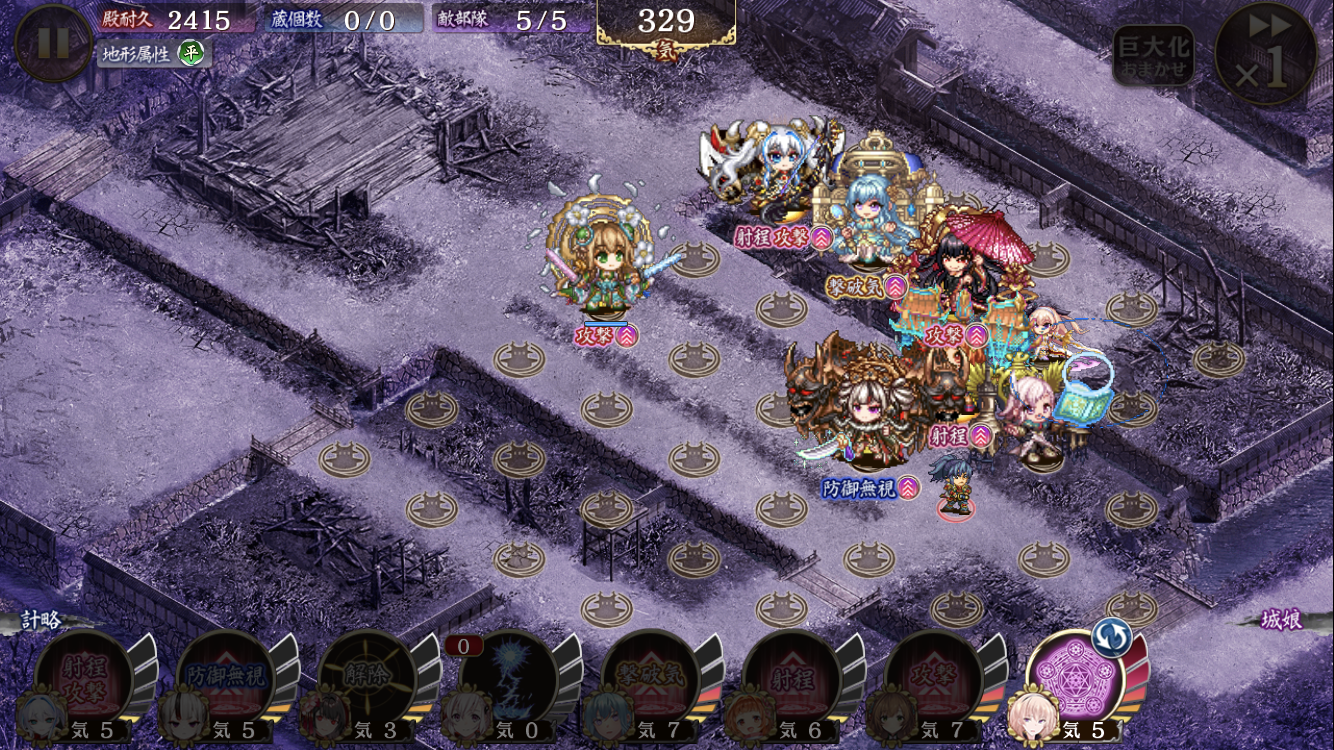Pause the battle
Screen dimensions: 1334x750
53,43
